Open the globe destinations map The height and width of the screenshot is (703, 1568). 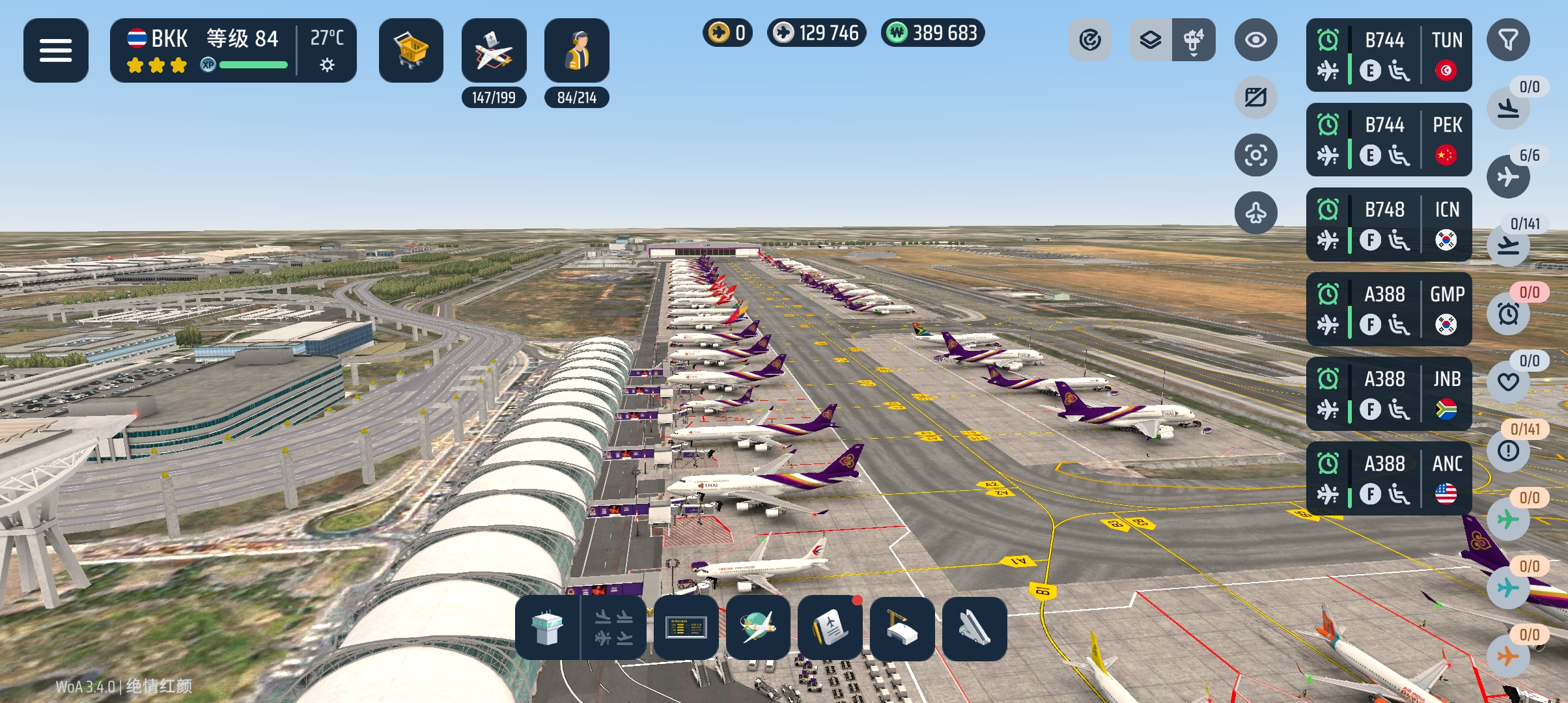coord(758,628)
